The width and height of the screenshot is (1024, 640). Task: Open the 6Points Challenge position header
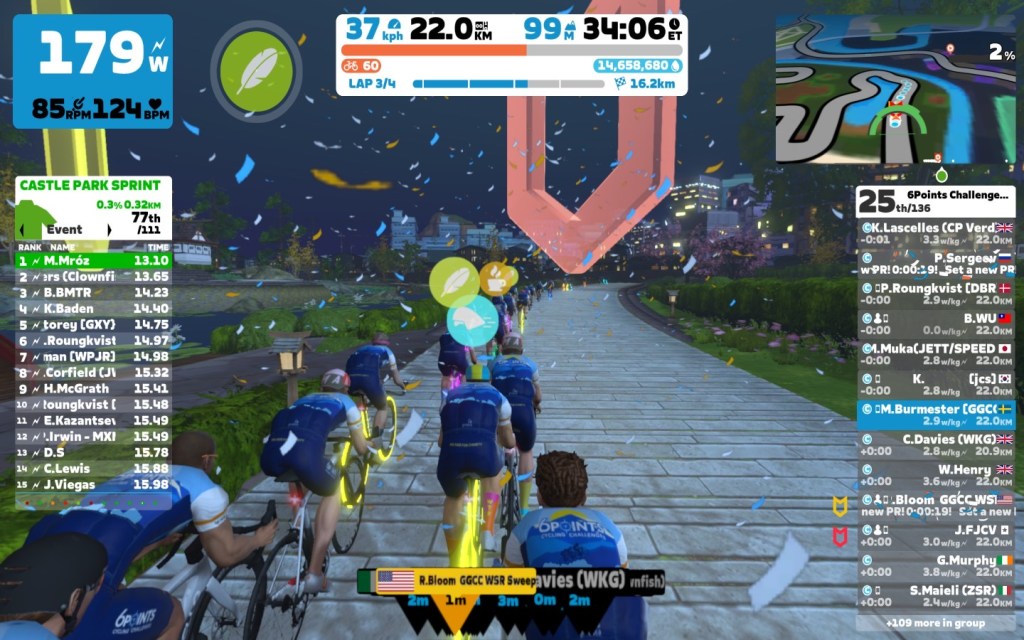pyautogui.click(x=936, y=200)
